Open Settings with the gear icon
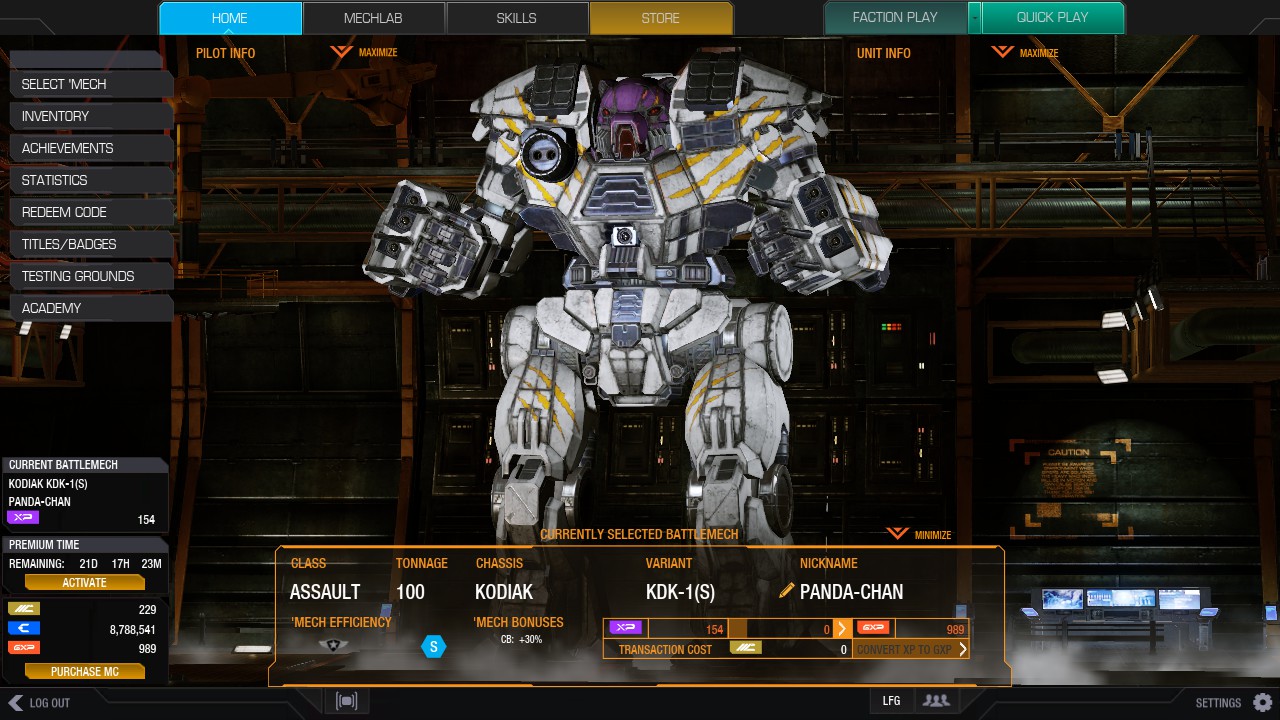Image resolution: width=1280 pixels, height=720 pixels. (1263, 702)
